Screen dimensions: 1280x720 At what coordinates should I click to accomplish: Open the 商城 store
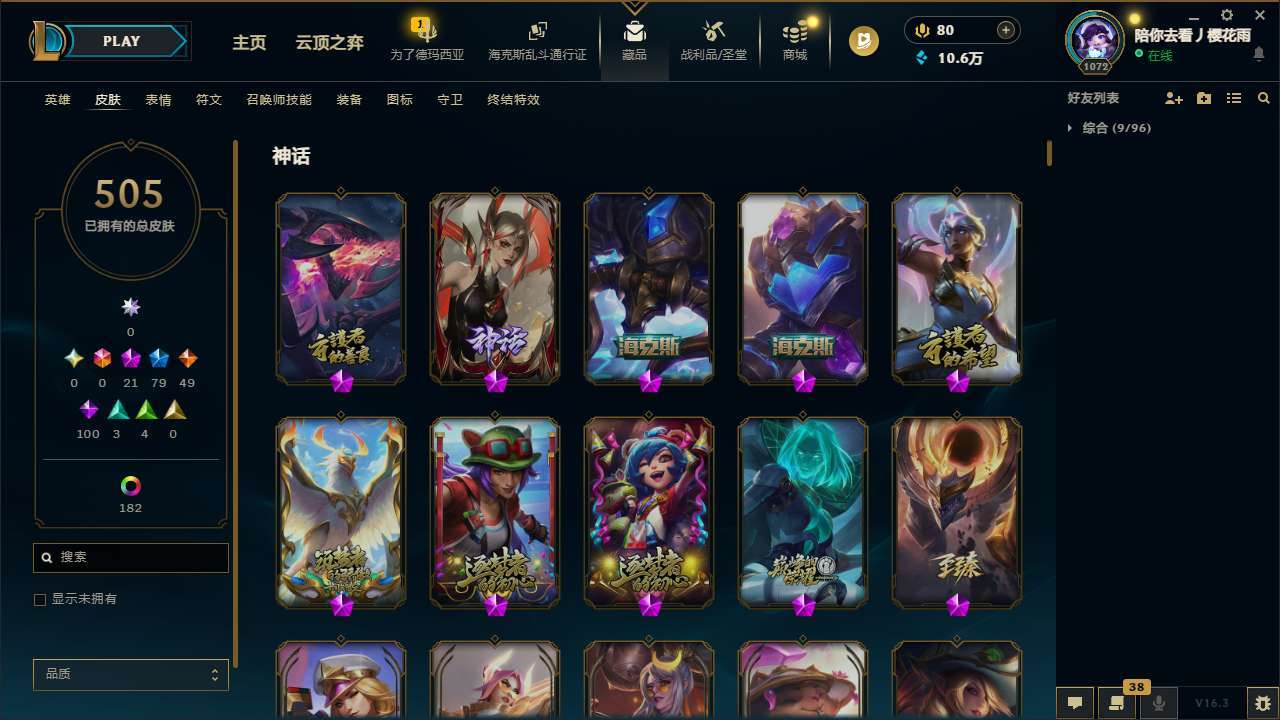794,40
